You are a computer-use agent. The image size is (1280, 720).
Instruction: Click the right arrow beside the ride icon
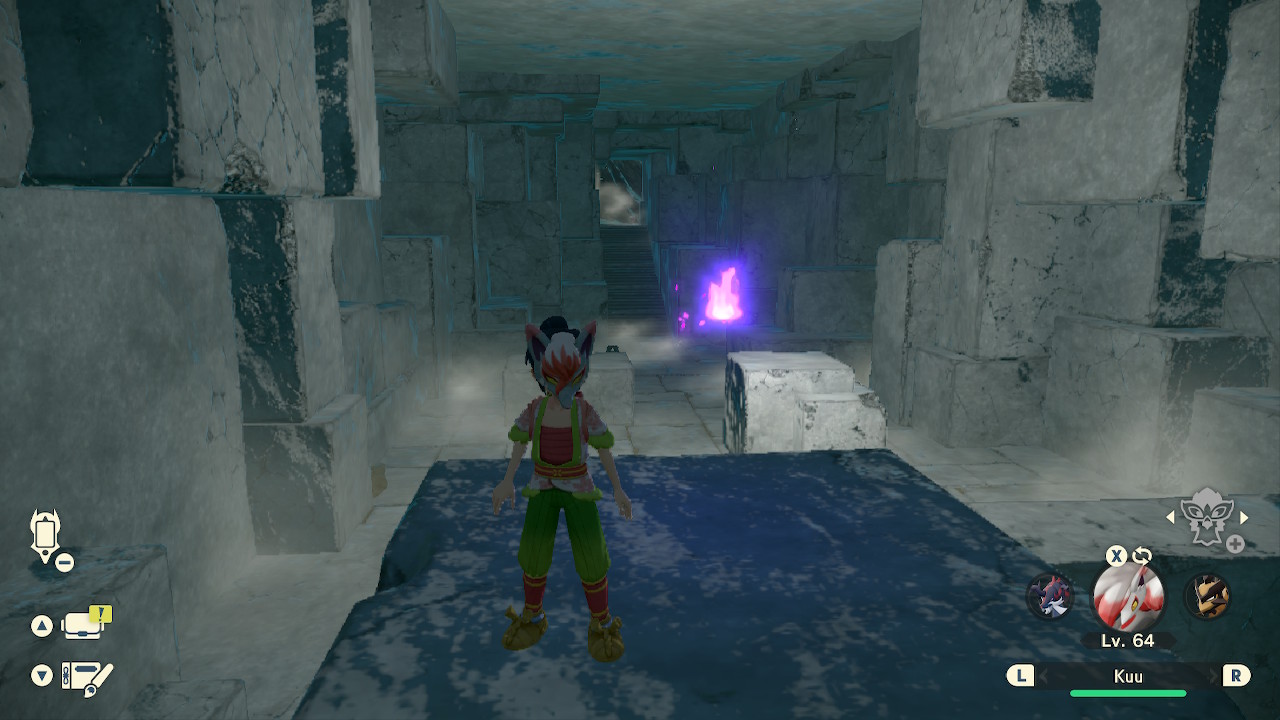[x=1244, y=518]
